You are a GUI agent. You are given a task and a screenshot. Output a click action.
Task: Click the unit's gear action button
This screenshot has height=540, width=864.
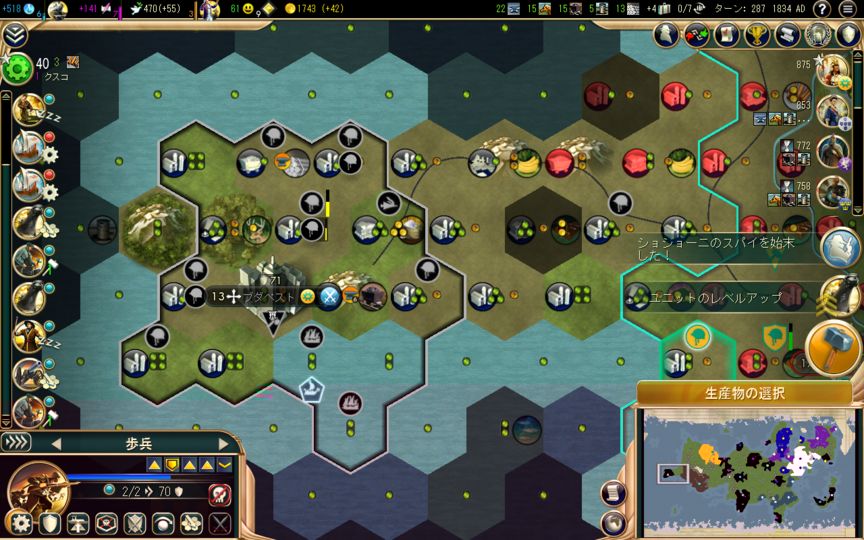[x=20, y=523]
